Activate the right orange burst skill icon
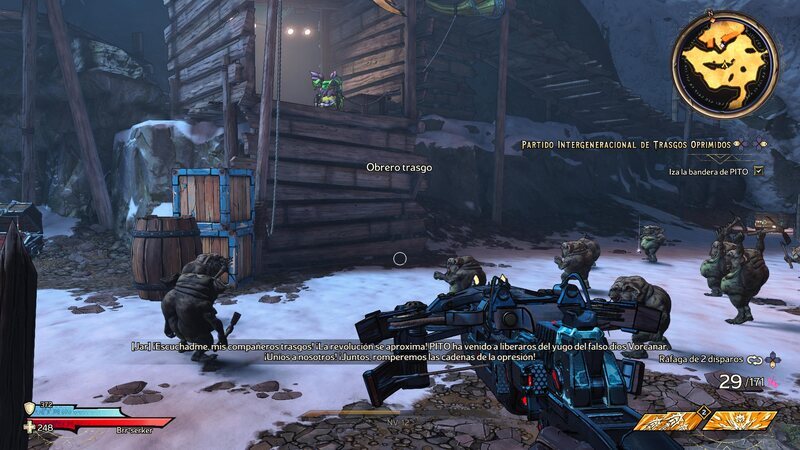 click(x=740, y=420)
